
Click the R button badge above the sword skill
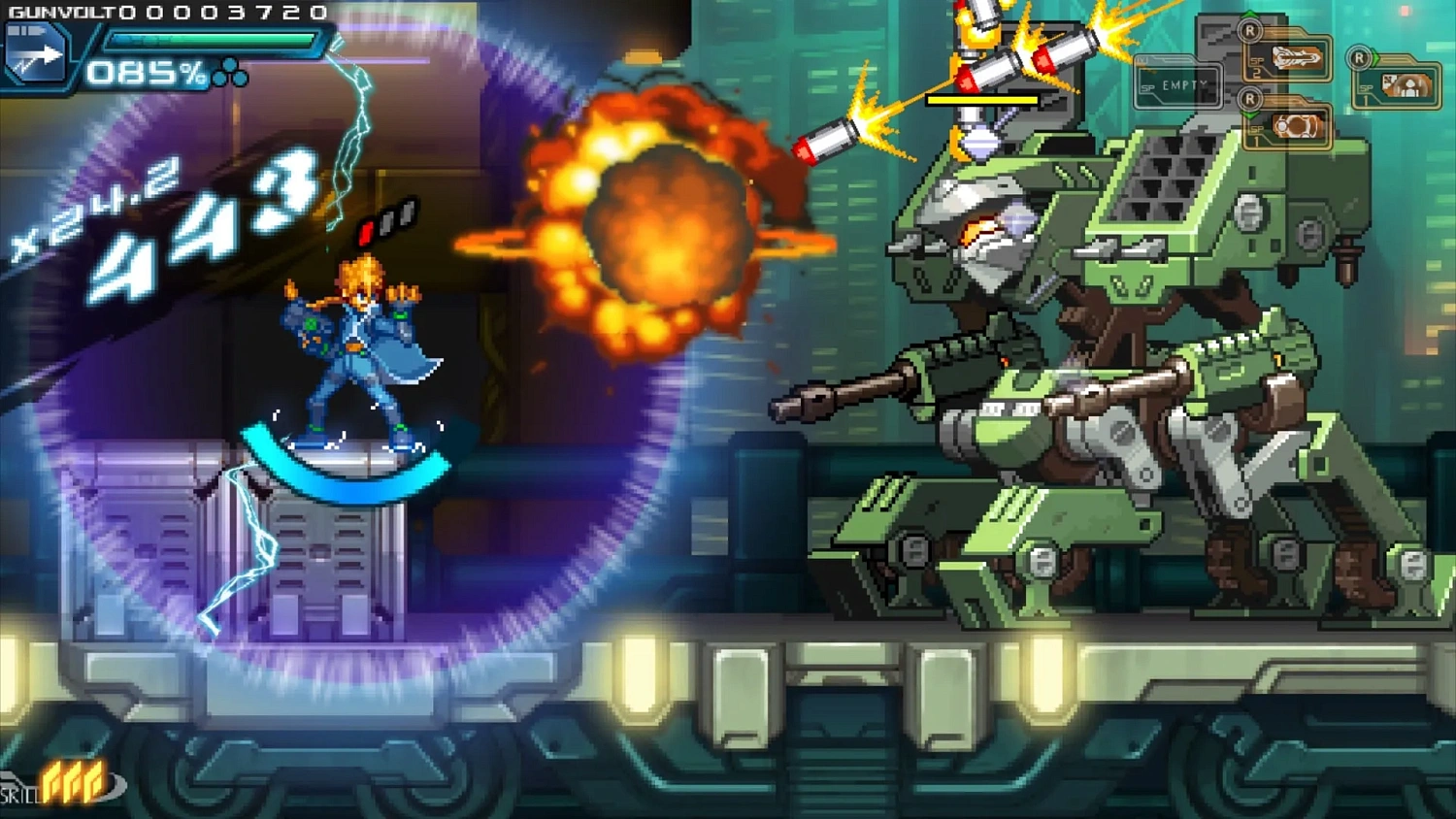point(1250,32)
